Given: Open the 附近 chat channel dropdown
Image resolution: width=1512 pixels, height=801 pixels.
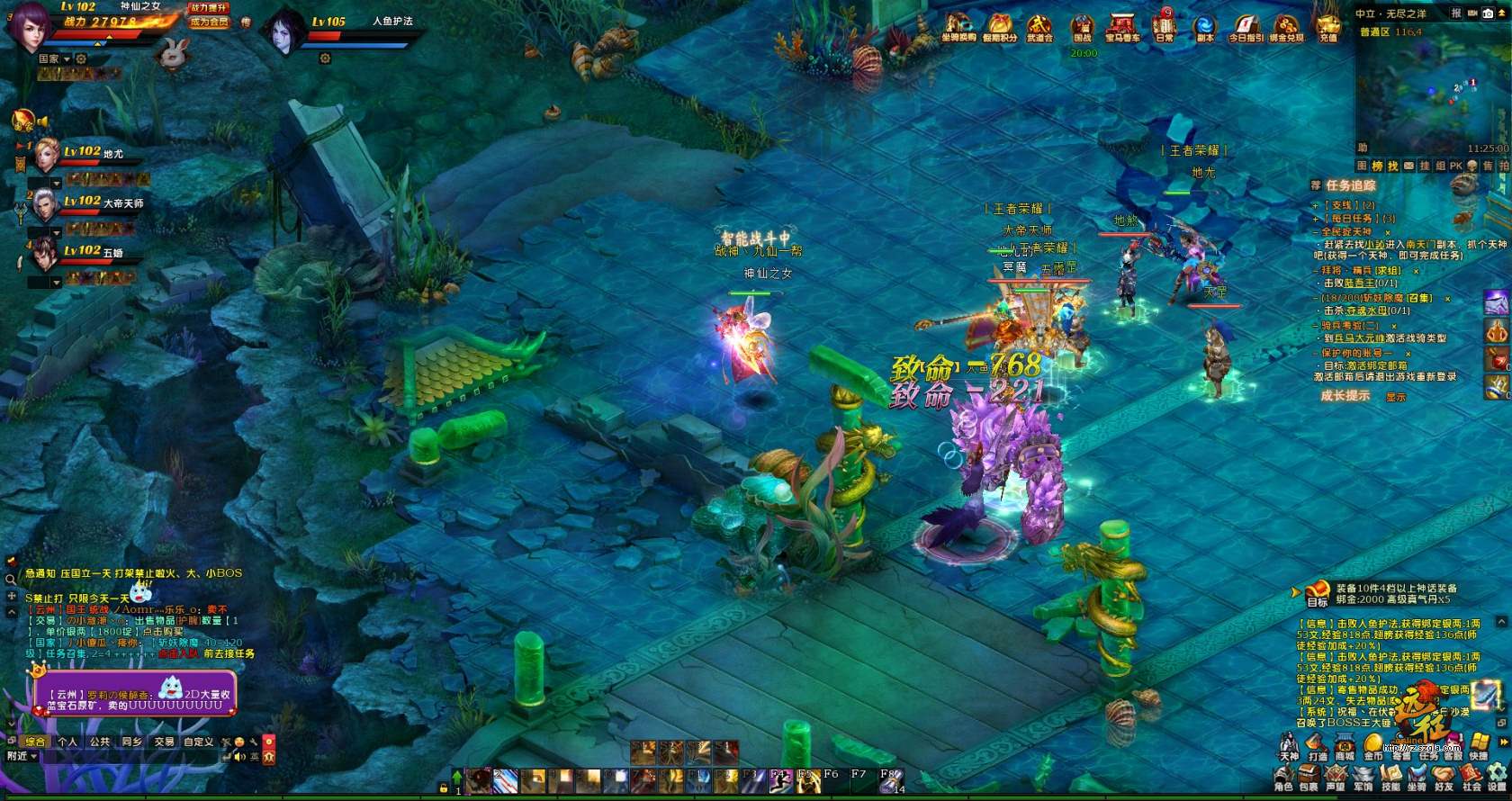Looking at the screenshot, I should point(22,757).
